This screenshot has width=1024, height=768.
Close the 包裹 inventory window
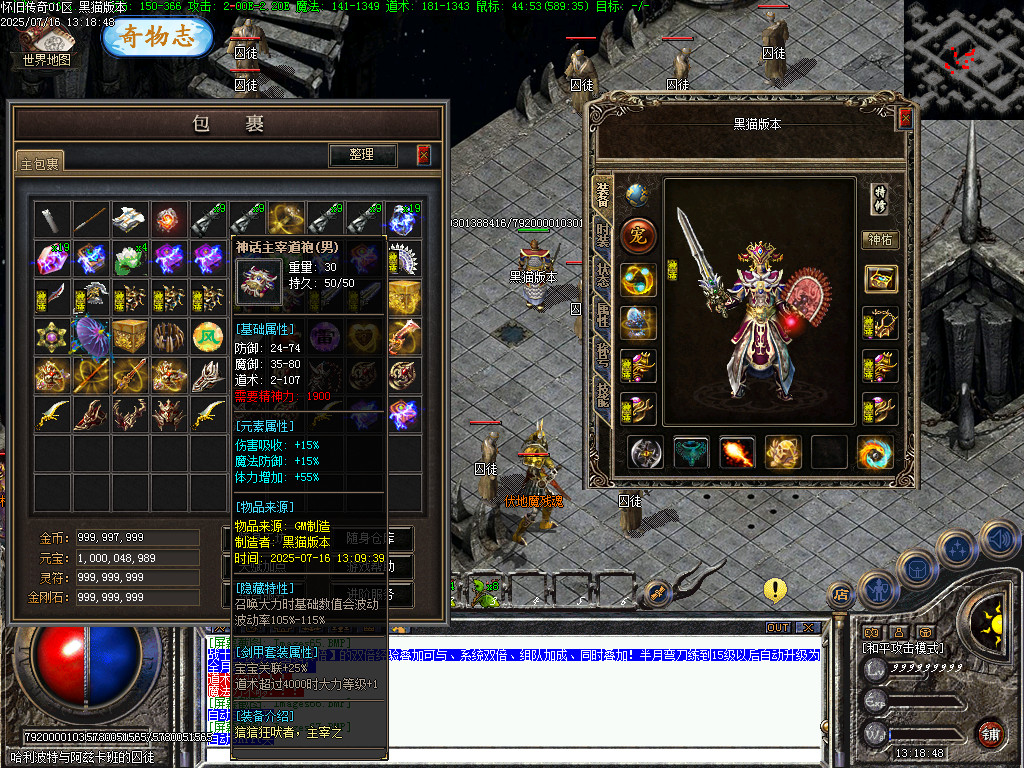coord(424,155)
